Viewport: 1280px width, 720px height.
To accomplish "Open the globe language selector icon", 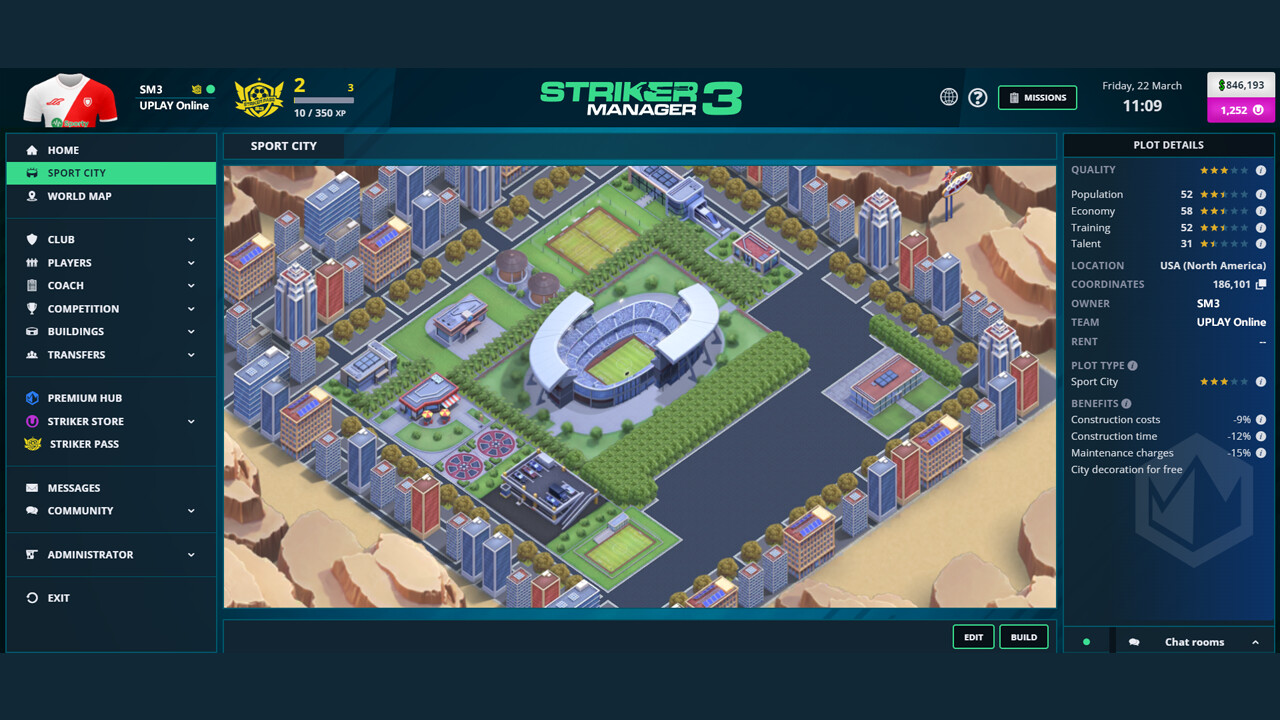I will click(948, 97).
